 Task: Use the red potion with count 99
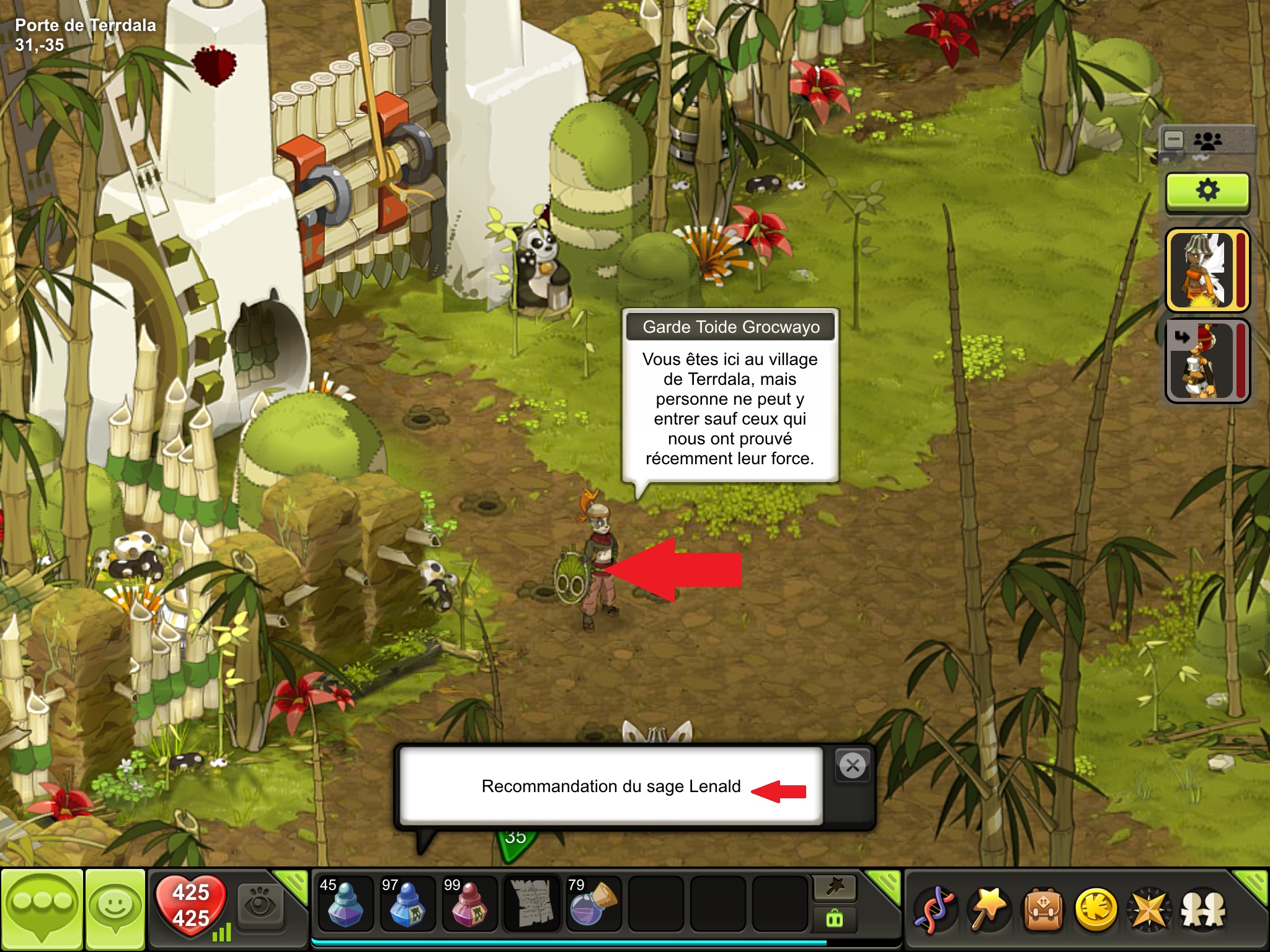[x=469, y=902]
